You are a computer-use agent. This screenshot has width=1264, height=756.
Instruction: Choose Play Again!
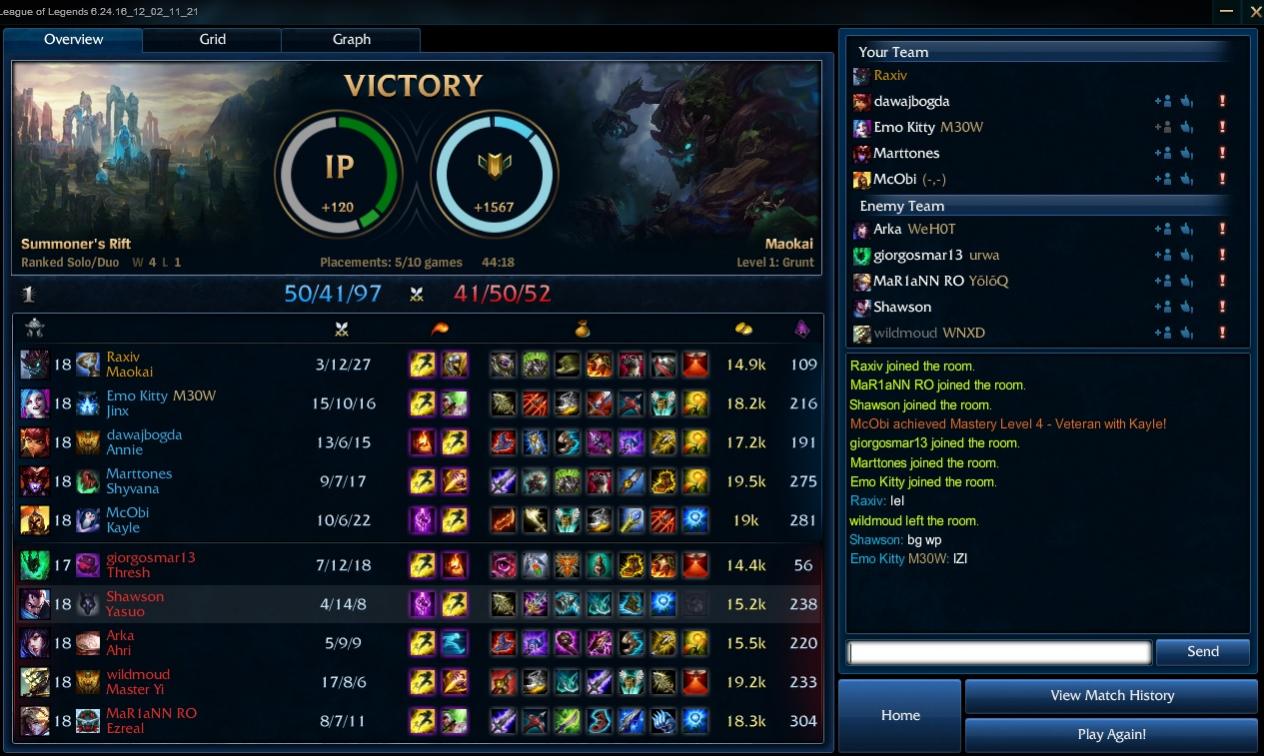pyautogui.click(x=1111, y=734)
